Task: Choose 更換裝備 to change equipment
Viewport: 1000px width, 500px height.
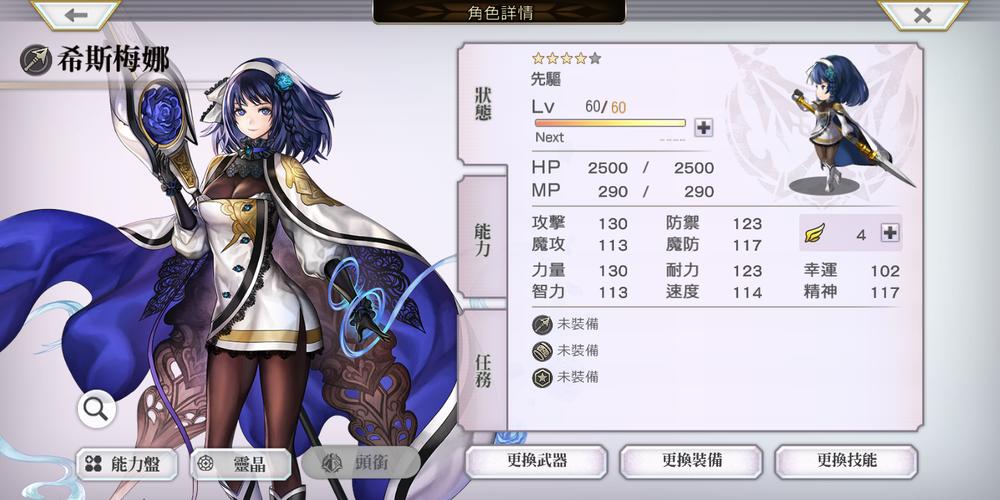Action: coord(691,461)
